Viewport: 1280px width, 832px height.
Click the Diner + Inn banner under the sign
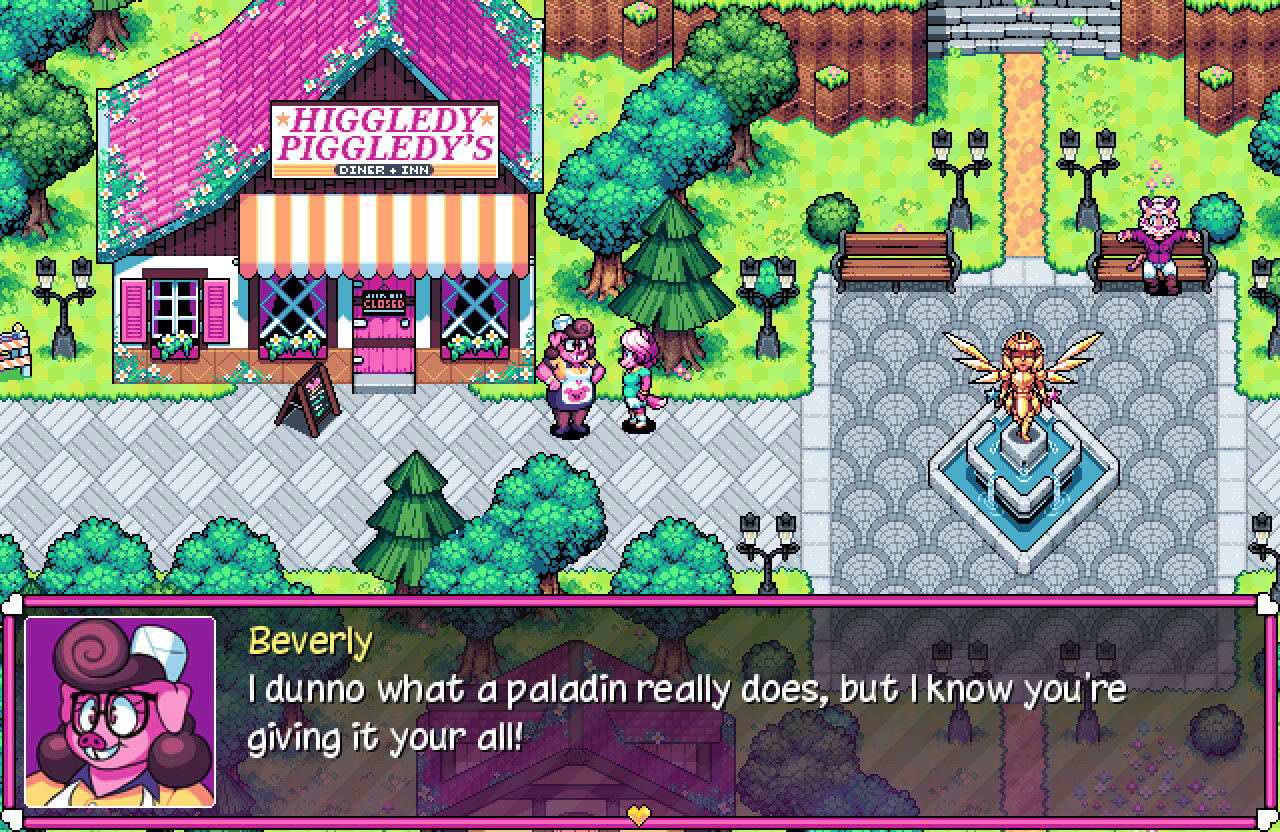pyautogui.click(x=385, y=172)
